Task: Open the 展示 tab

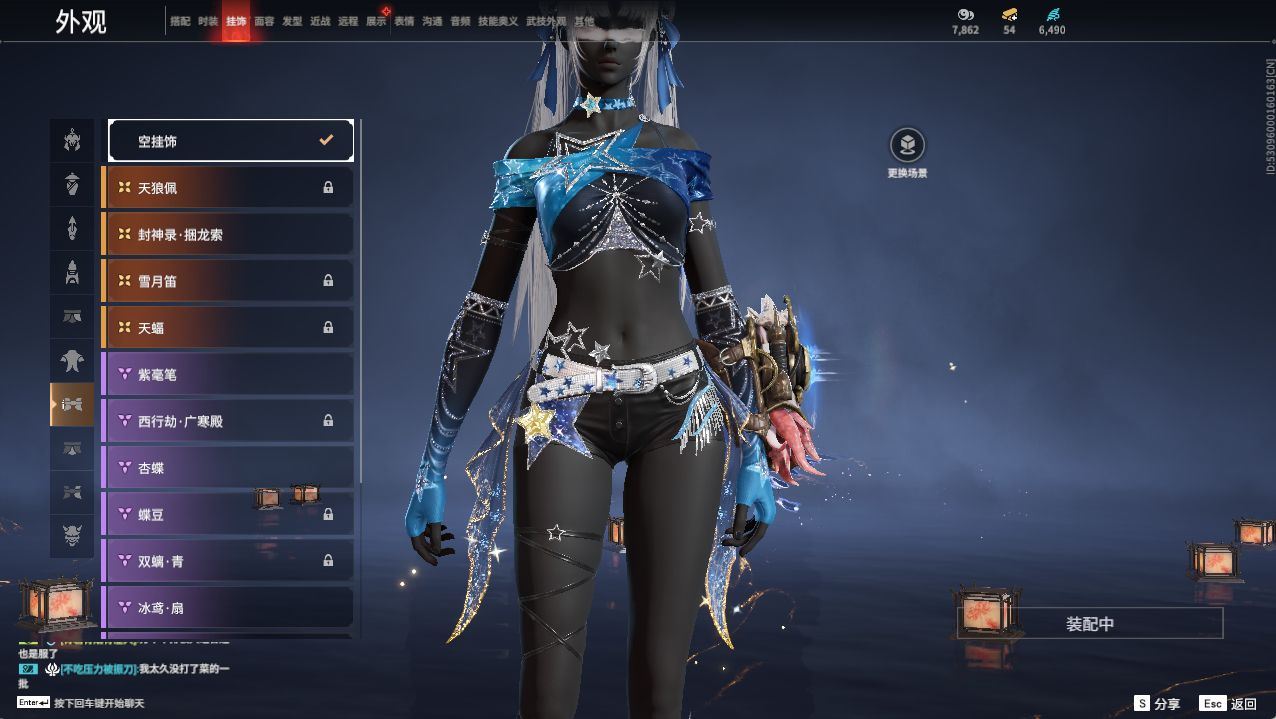Action: point(376,21)
